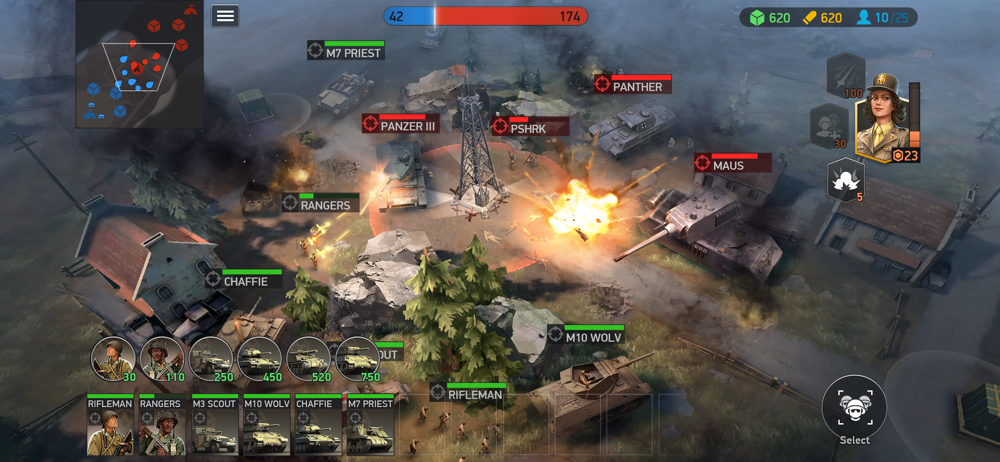Deploy the scout halftrack costing 250
The image size is (1000, 462).
[x=211, y=358]
